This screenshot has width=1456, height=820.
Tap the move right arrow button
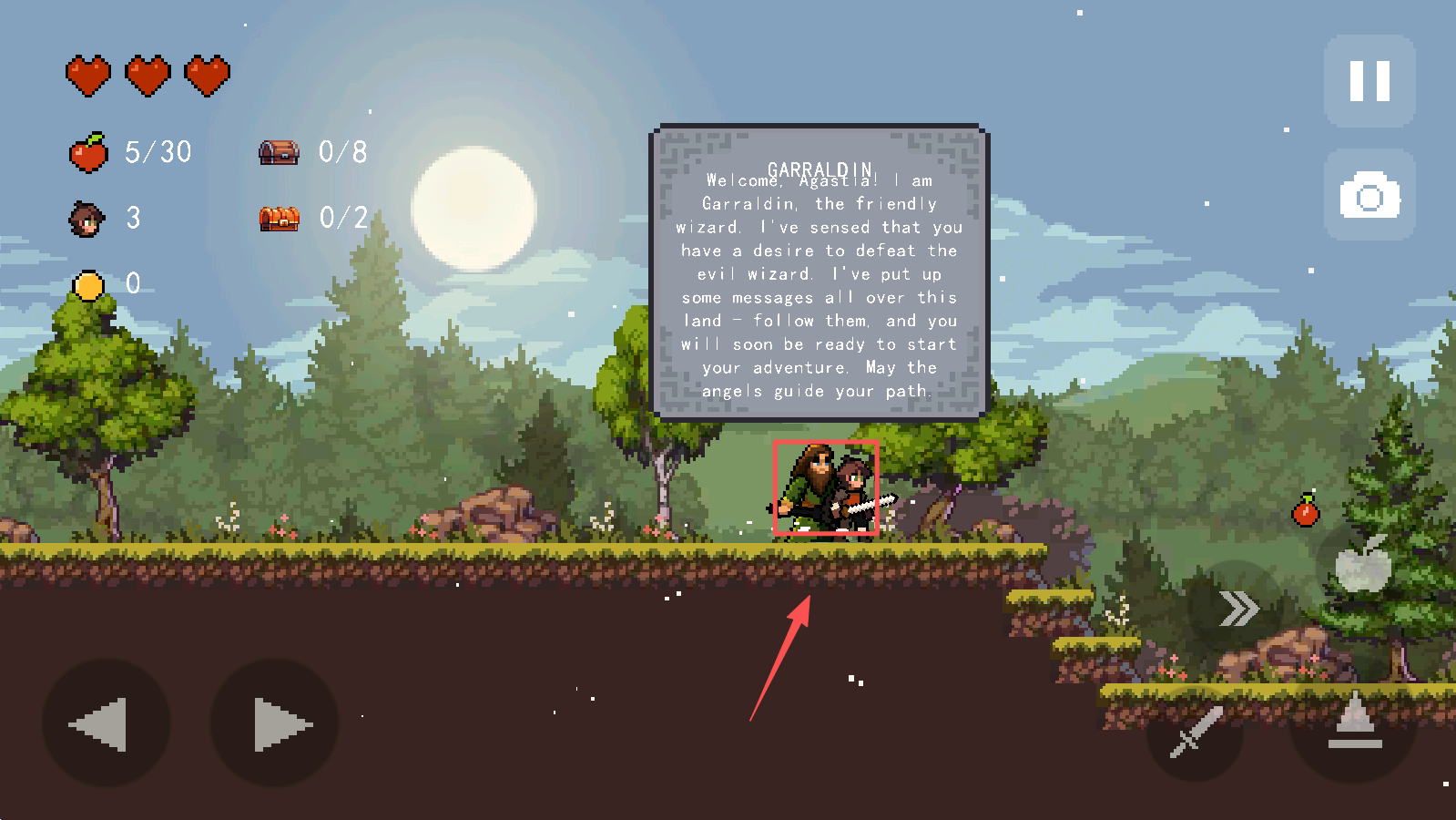275,723
